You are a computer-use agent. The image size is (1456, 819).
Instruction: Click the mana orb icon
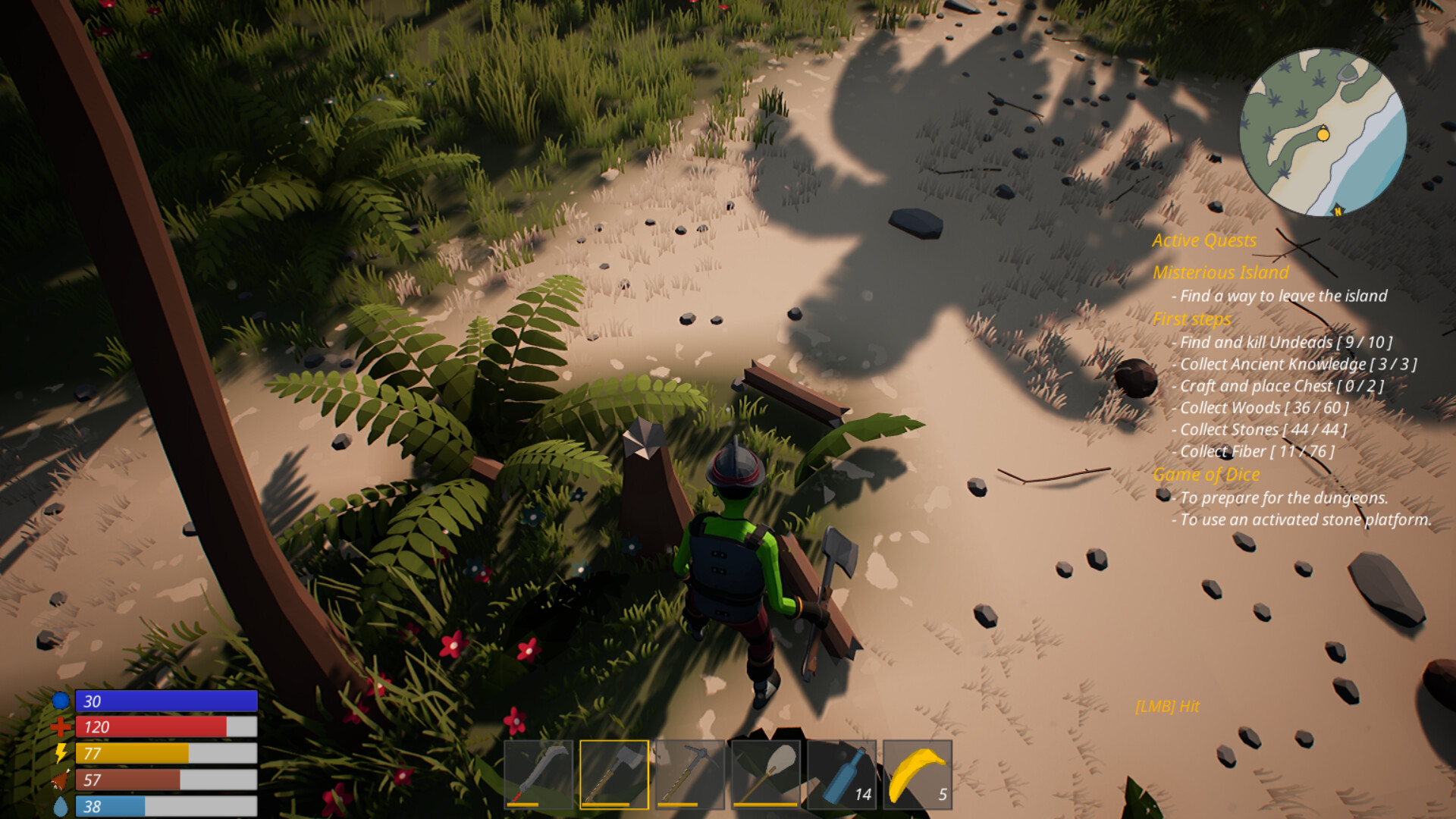[61, 701]
